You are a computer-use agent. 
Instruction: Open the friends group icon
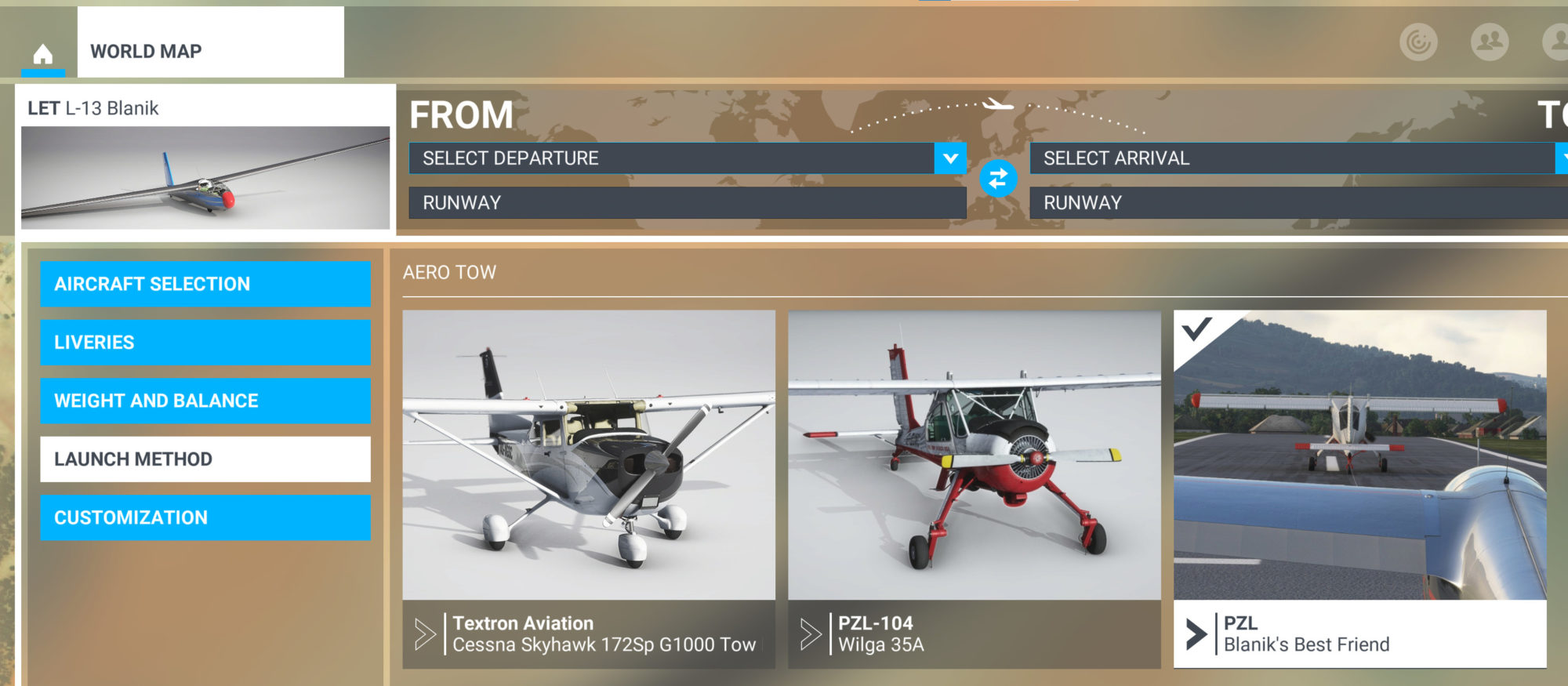pos(1489,42)
